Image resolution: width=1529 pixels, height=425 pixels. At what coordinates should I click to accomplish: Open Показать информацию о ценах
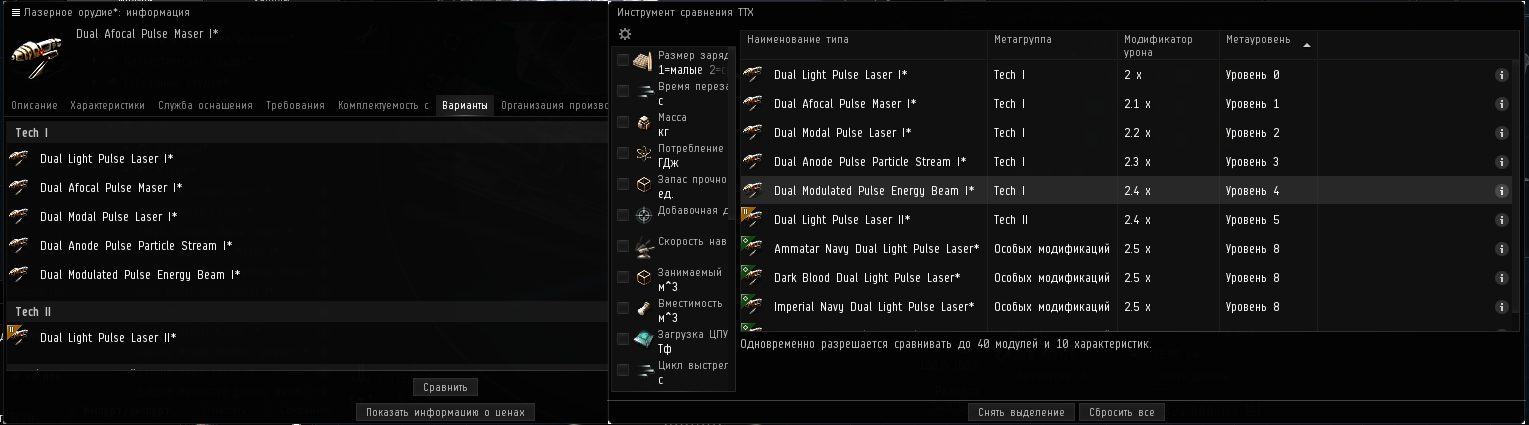click(446, 412)
